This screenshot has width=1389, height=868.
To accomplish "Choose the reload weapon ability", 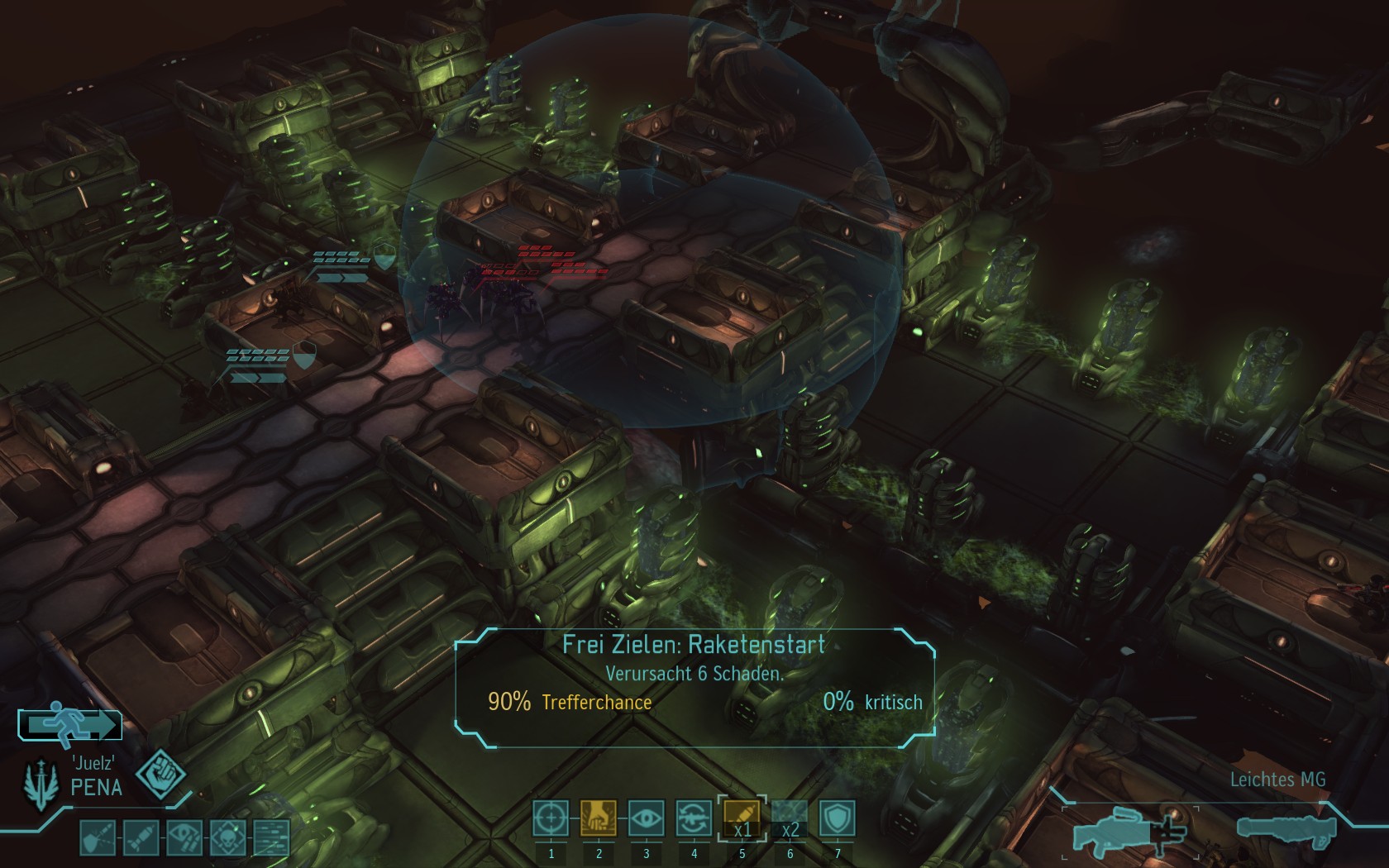I will tap(694, 819).
